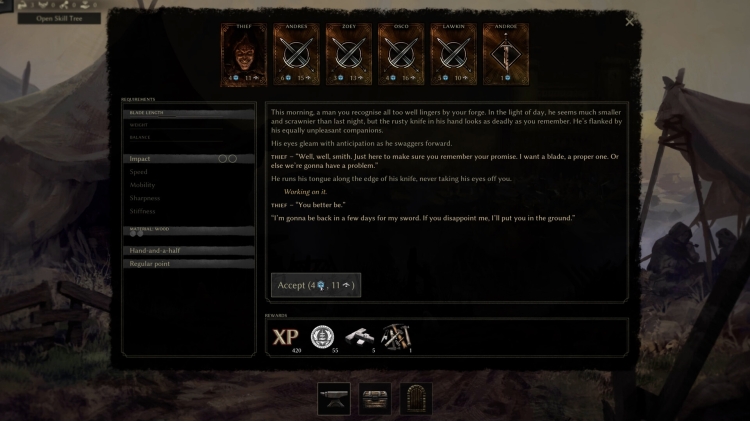Pick the Zoey customer card
Image resolution: width=750 pixels, height=422 pixels.
[348, 56]
